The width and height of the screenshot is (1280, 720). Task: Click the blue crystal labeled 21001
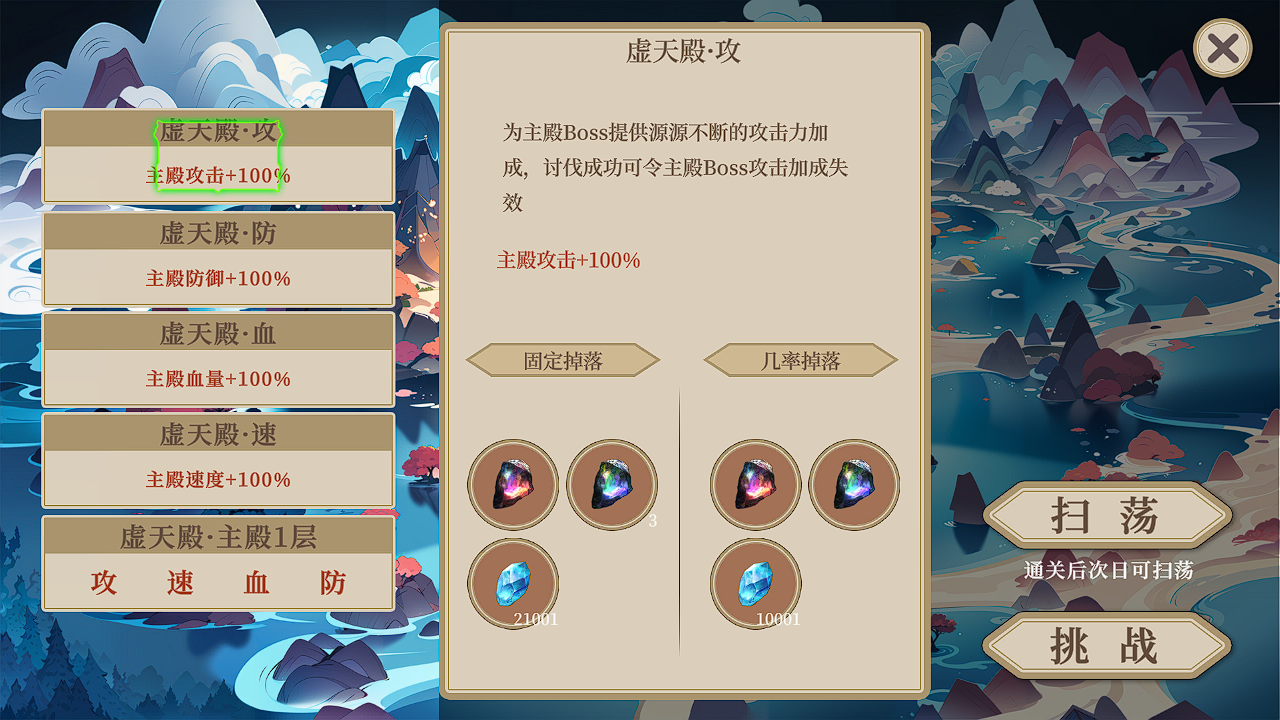(513, 583)
